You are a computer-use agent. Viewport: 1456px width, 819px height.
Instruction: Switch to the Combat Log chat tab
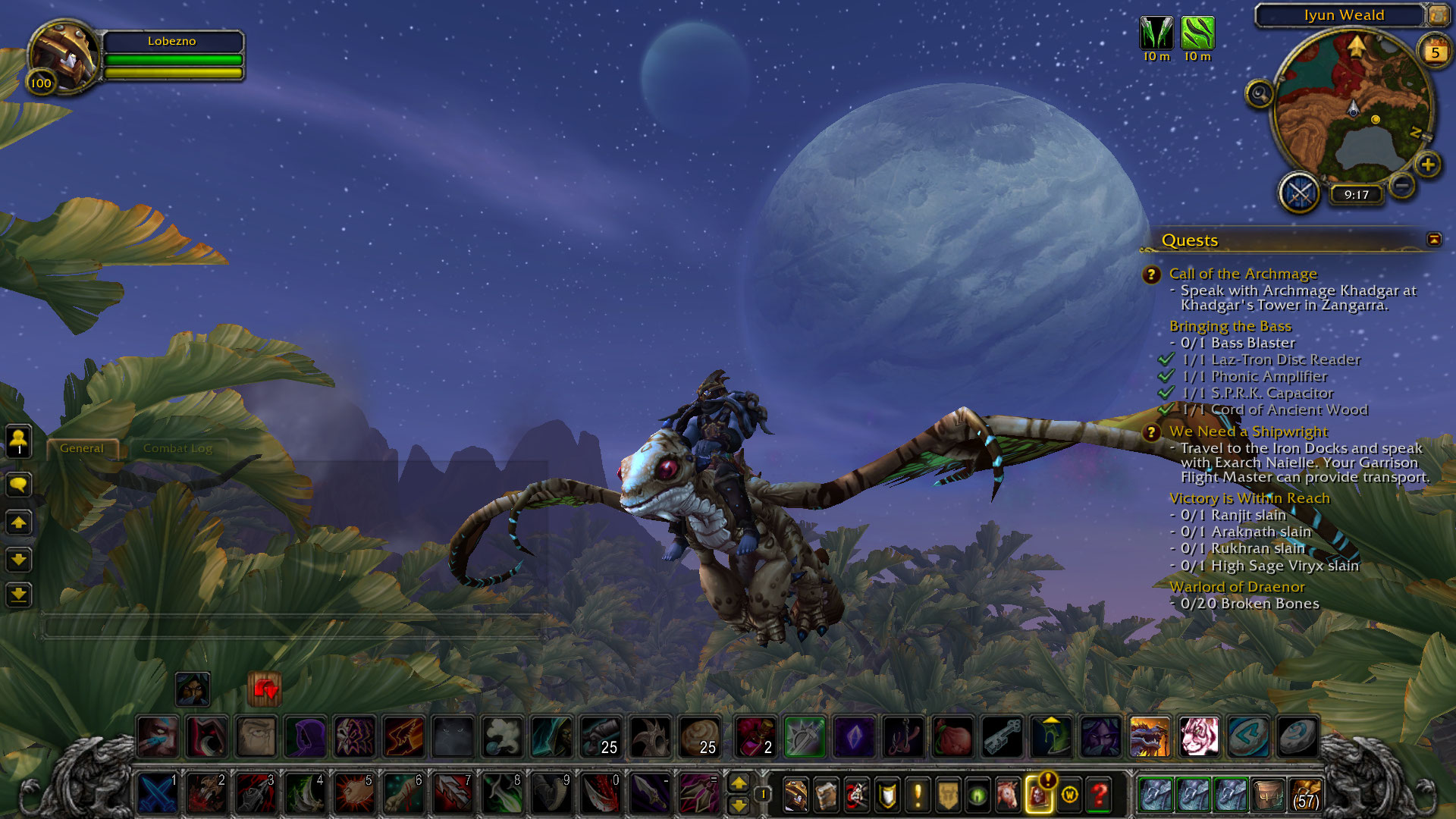(177, 448)
